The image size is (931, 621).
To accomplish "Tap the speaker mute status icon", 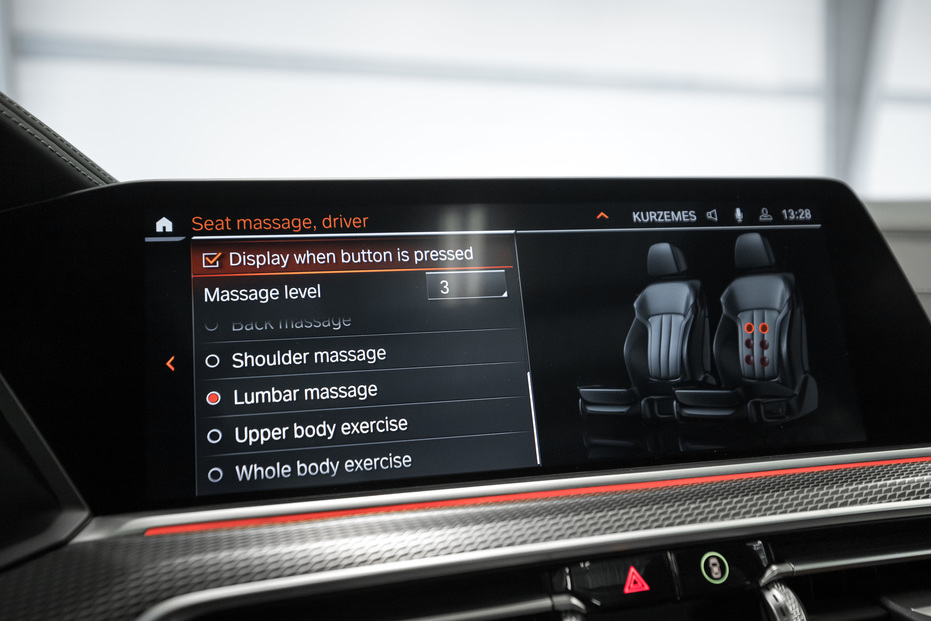I will click(712, 215).
